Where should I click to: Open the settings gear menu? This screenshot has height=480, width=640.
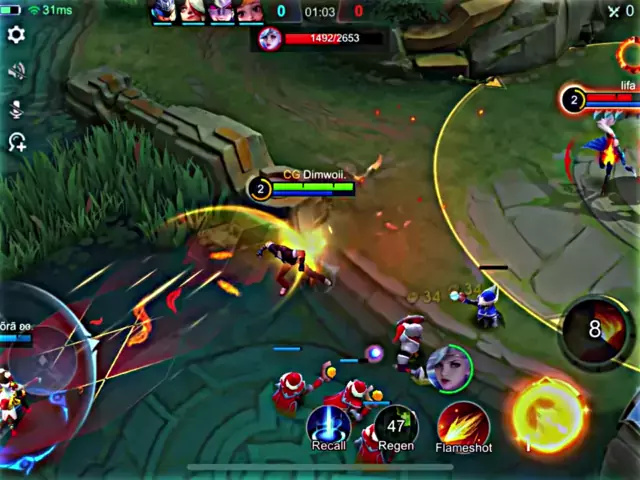pos(16,34)
